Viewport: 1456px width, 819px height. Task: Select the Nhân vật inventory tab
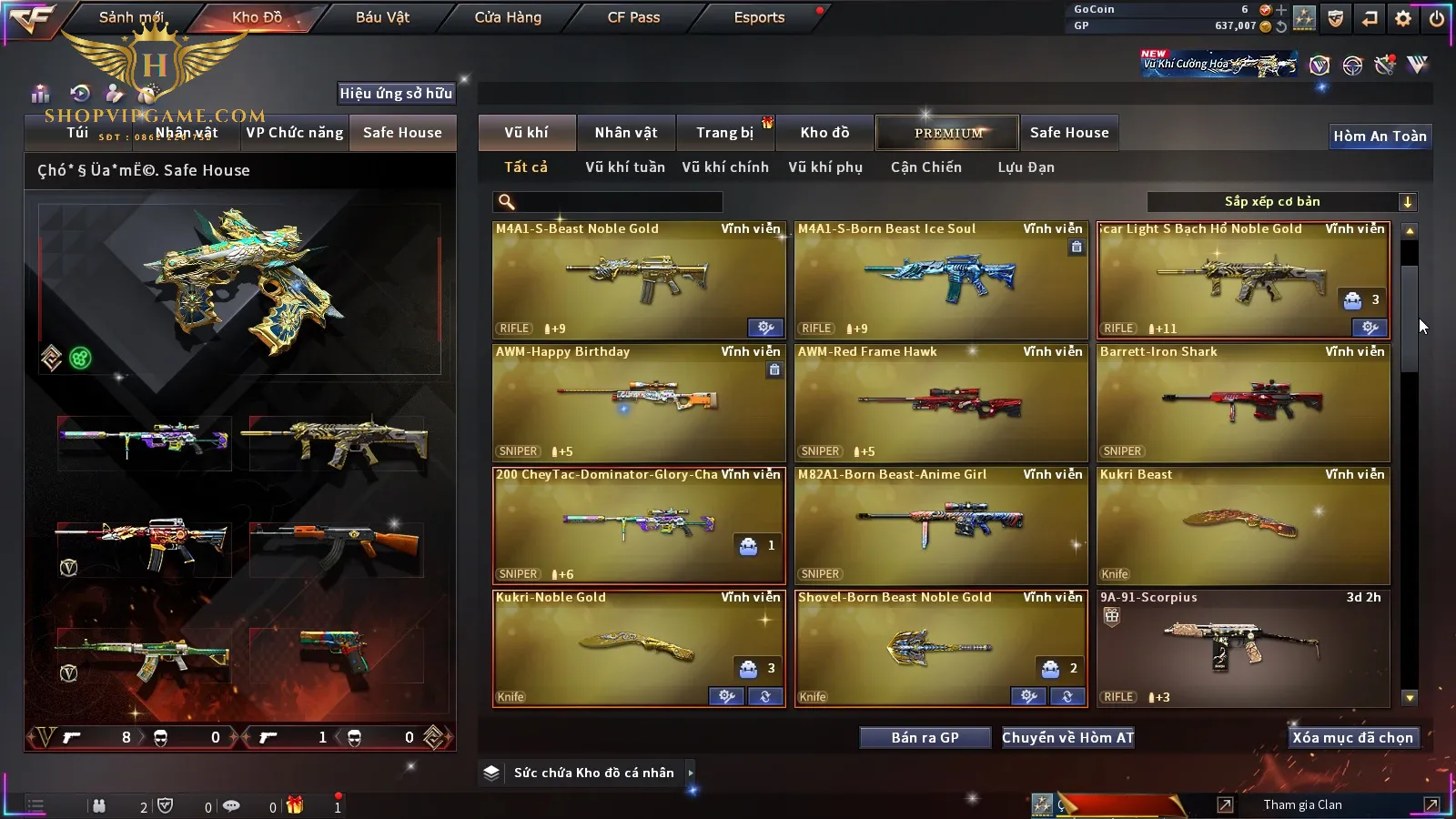(625, 133)
